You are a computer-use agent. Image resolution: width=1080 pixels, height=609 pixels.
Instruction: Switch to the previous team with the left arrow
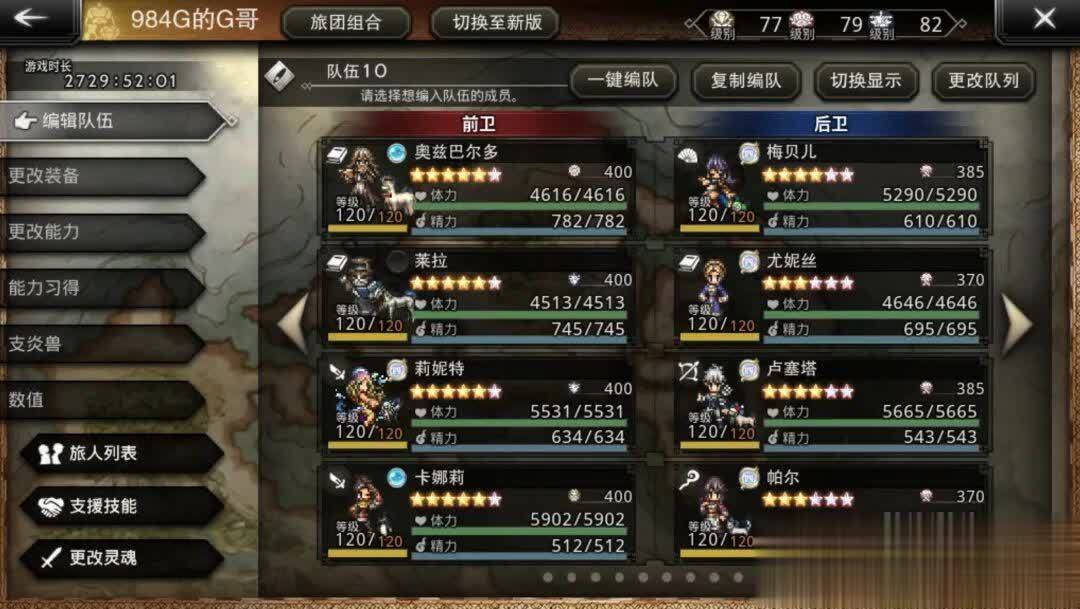(x=293, y=322)
